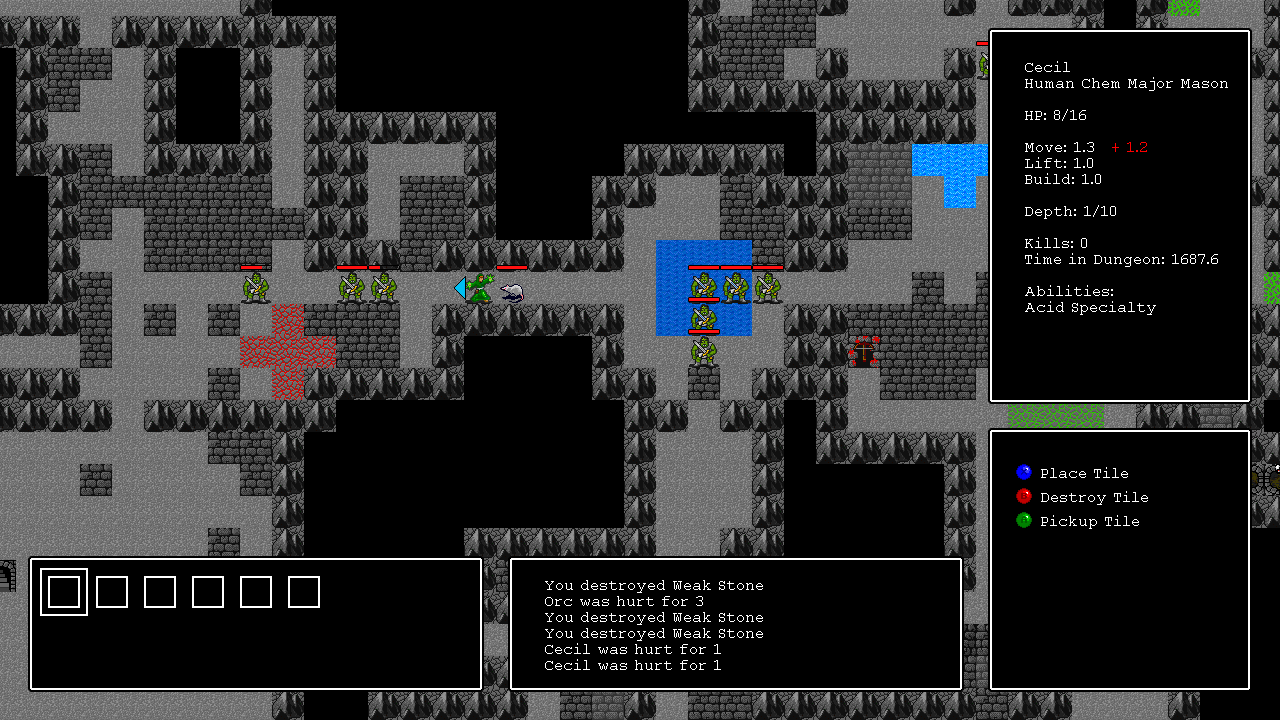1280x720 pixels.
Task: Choose the Place Tile action
Action: 1083,473
